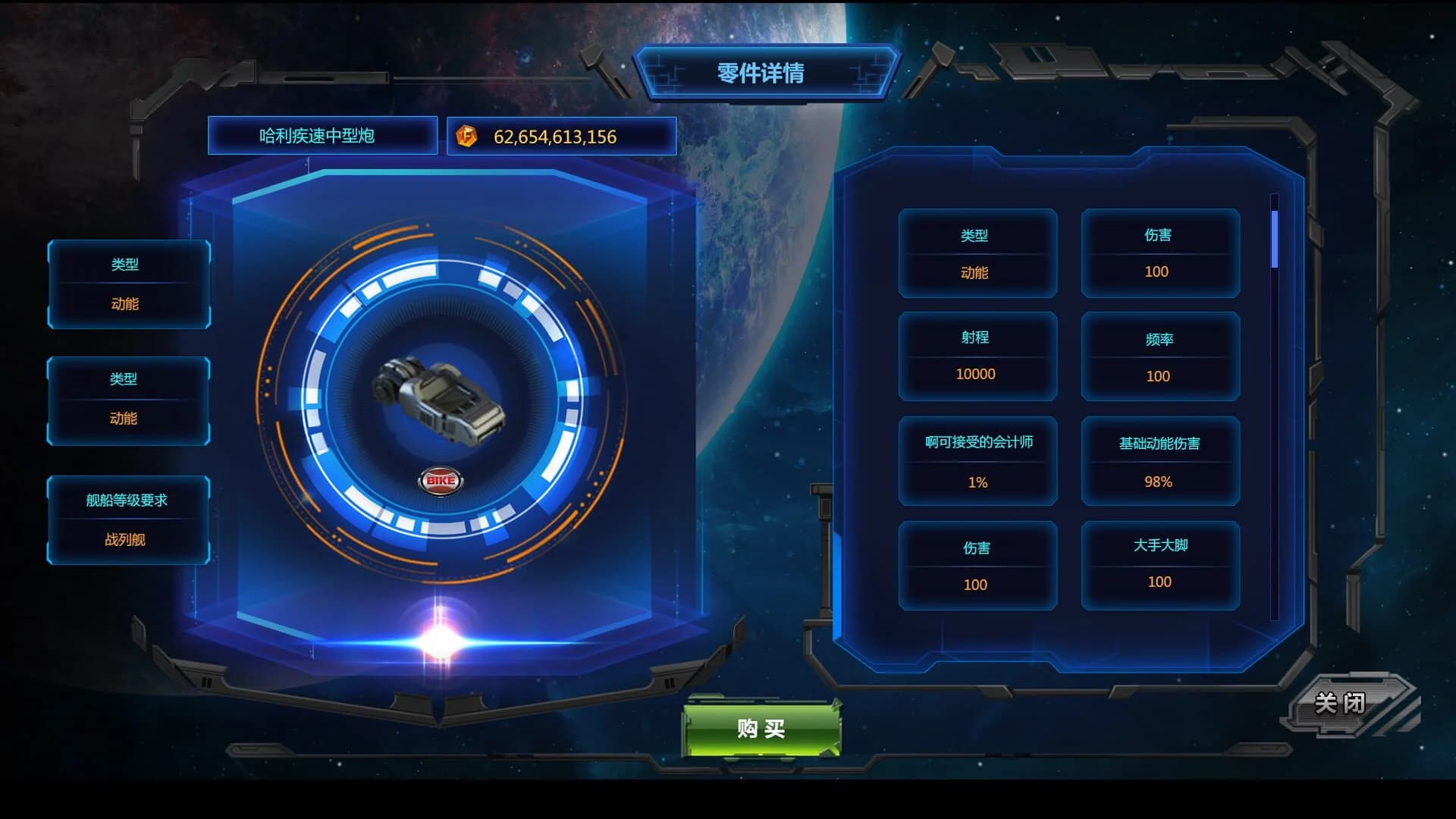Select the second 类型 动能 panel on the left
This screenshot has height=819, width=1456.
[x=127, y=400]
